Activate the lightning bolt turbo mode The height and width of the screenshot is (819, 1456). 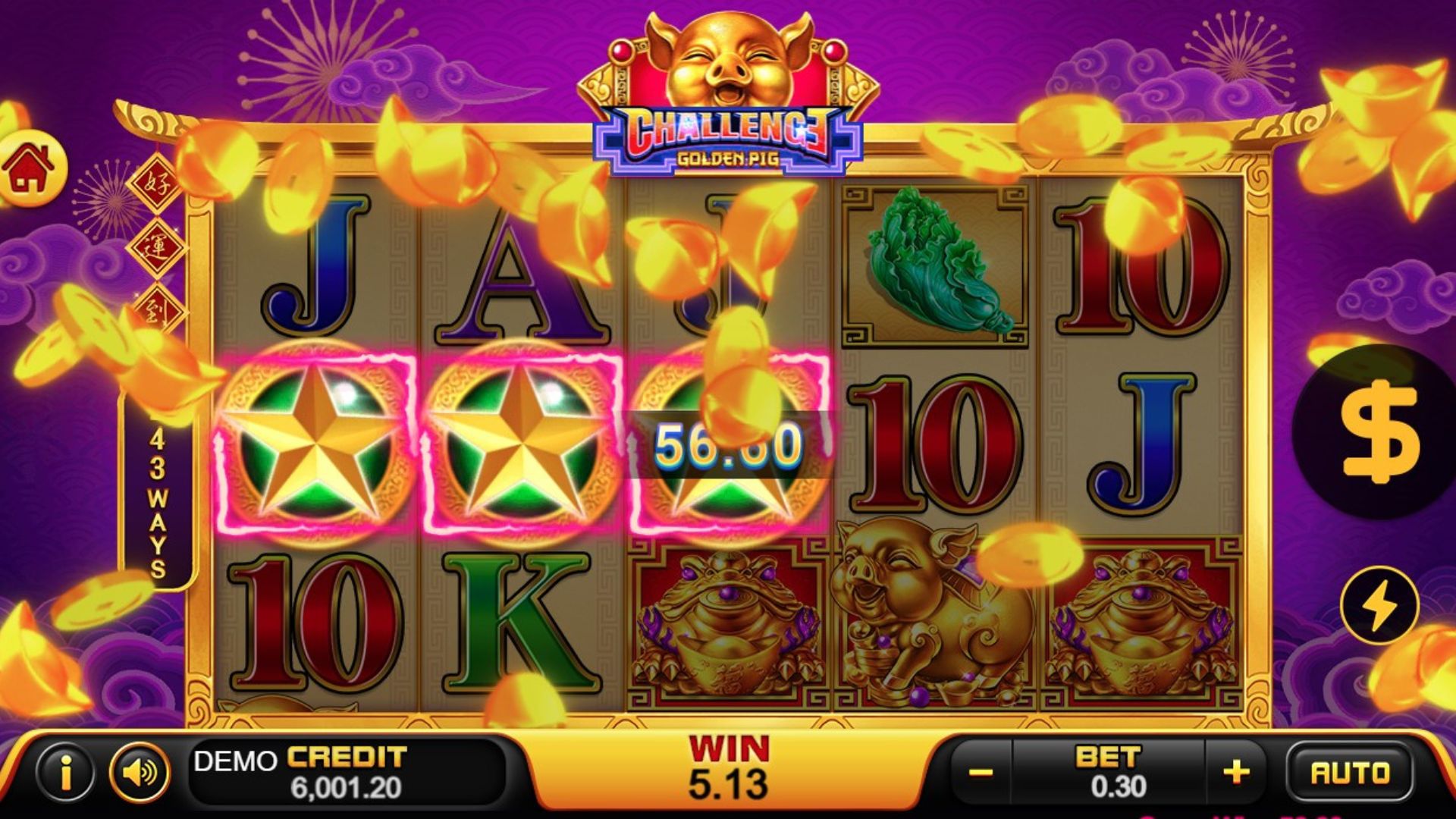(1379, 605)
